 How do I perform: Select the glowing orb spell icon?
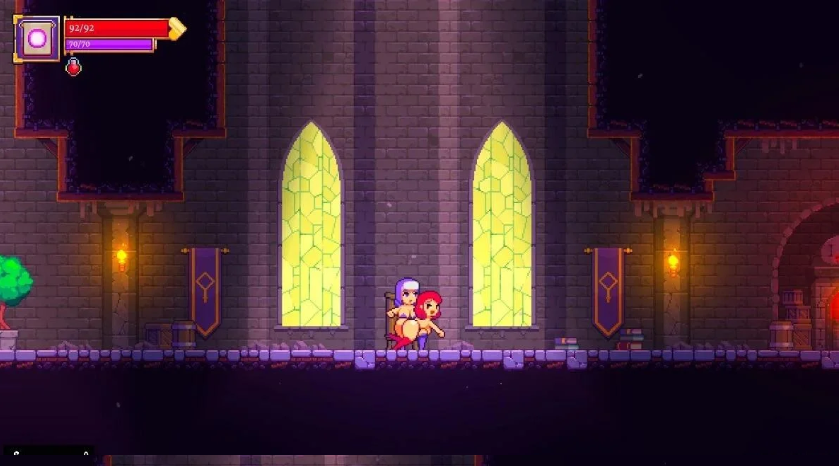37,39
